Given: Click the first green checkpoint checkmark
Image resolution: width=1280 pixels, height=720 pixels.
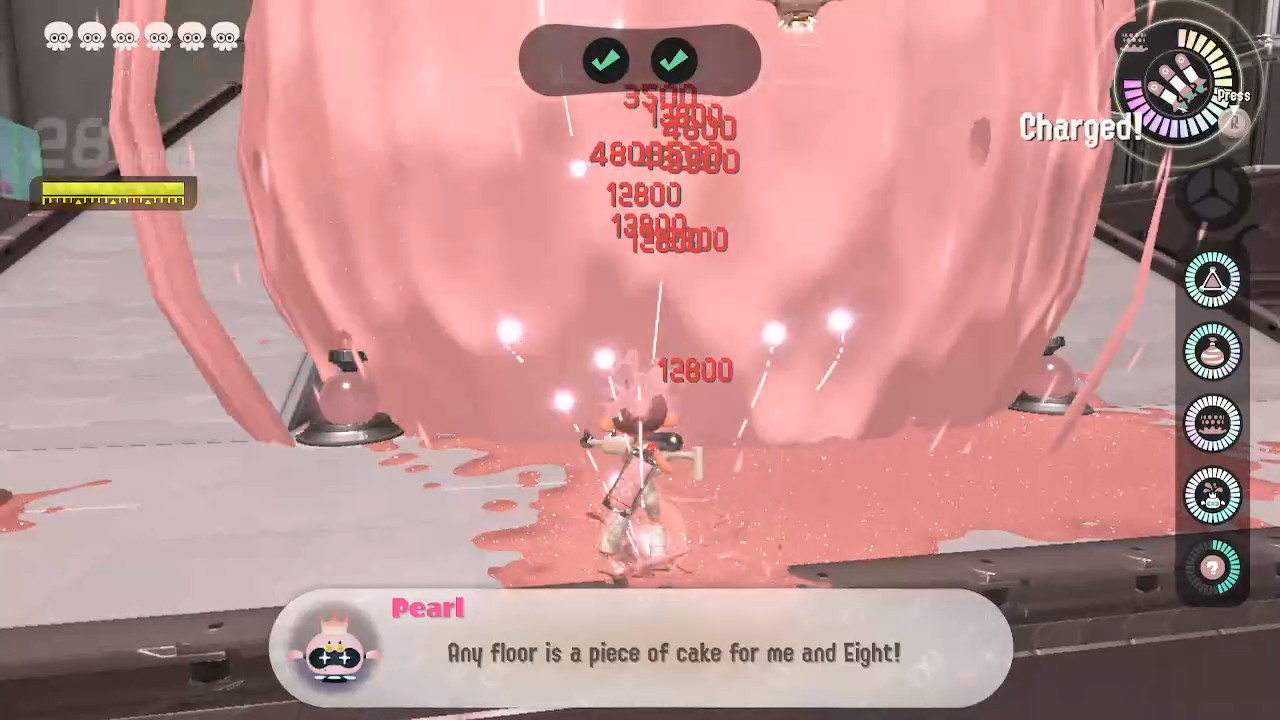Looking at the screenshot, I should [x=605, y=61].
